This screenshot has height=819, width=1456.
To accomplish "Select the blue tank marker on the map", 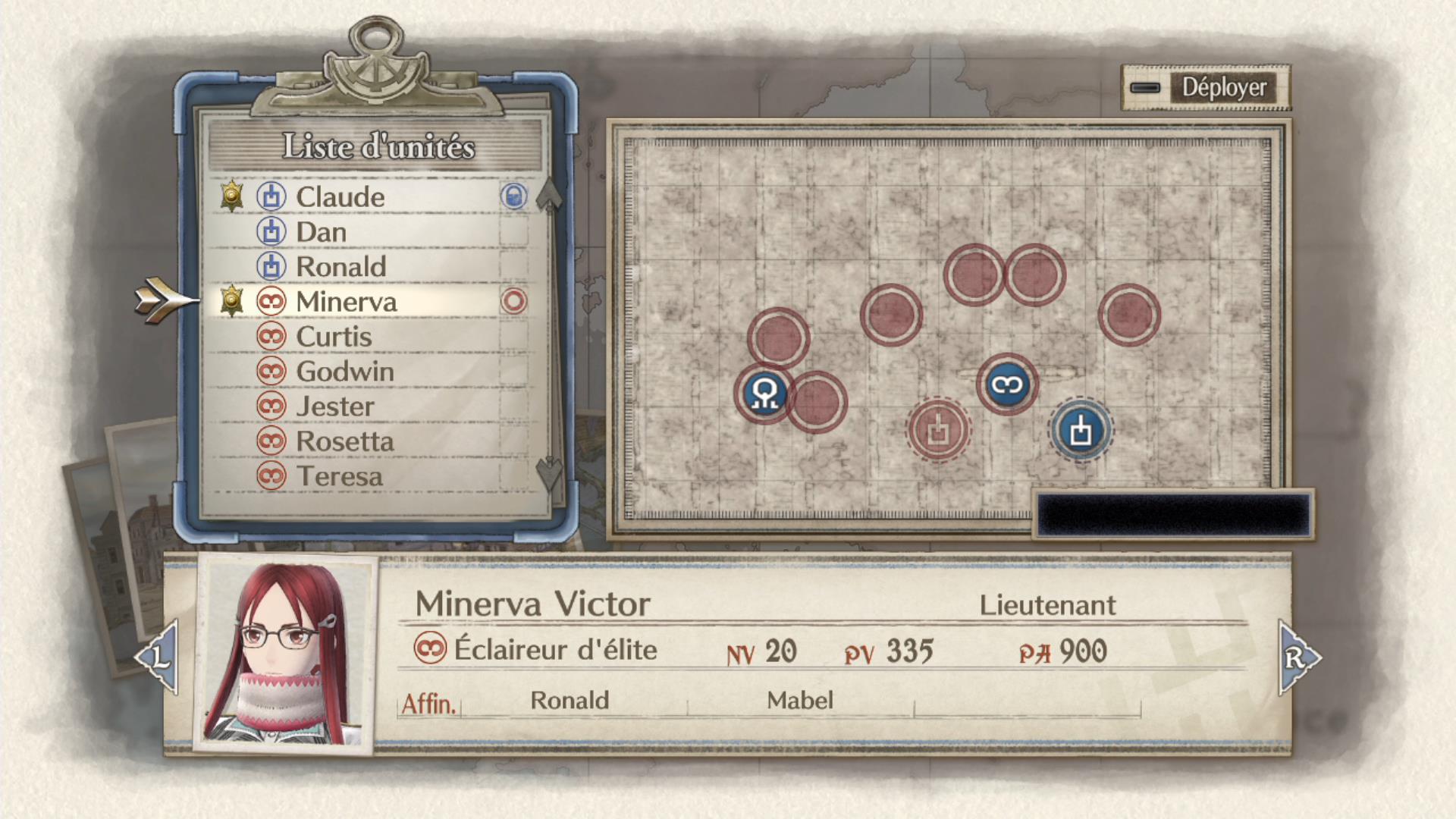I will pos(1083,431).
